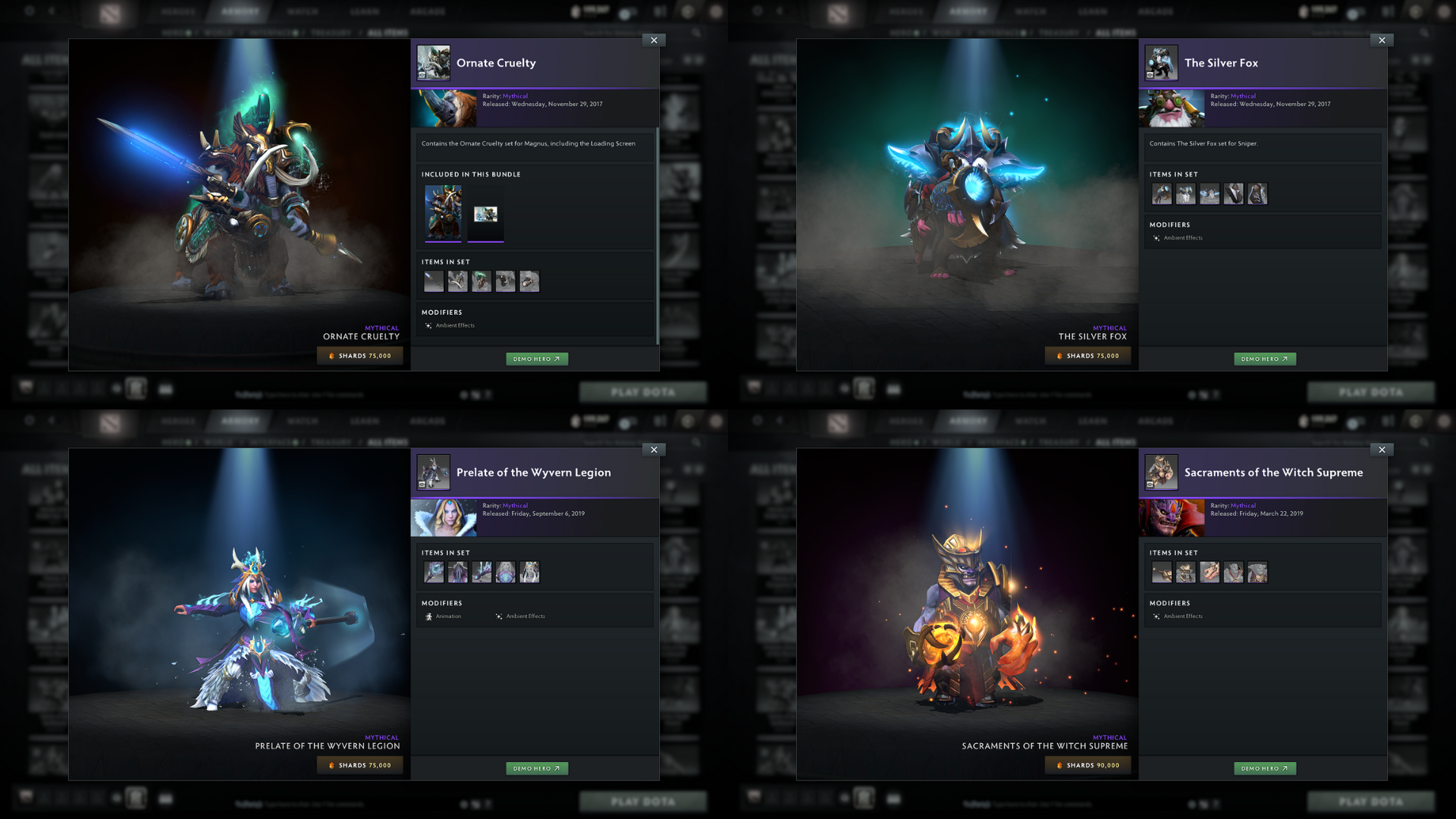1456x819 pixels.
Task: Click the shards coin icon on the 90,000 price button
Action: pos(1061,764)
